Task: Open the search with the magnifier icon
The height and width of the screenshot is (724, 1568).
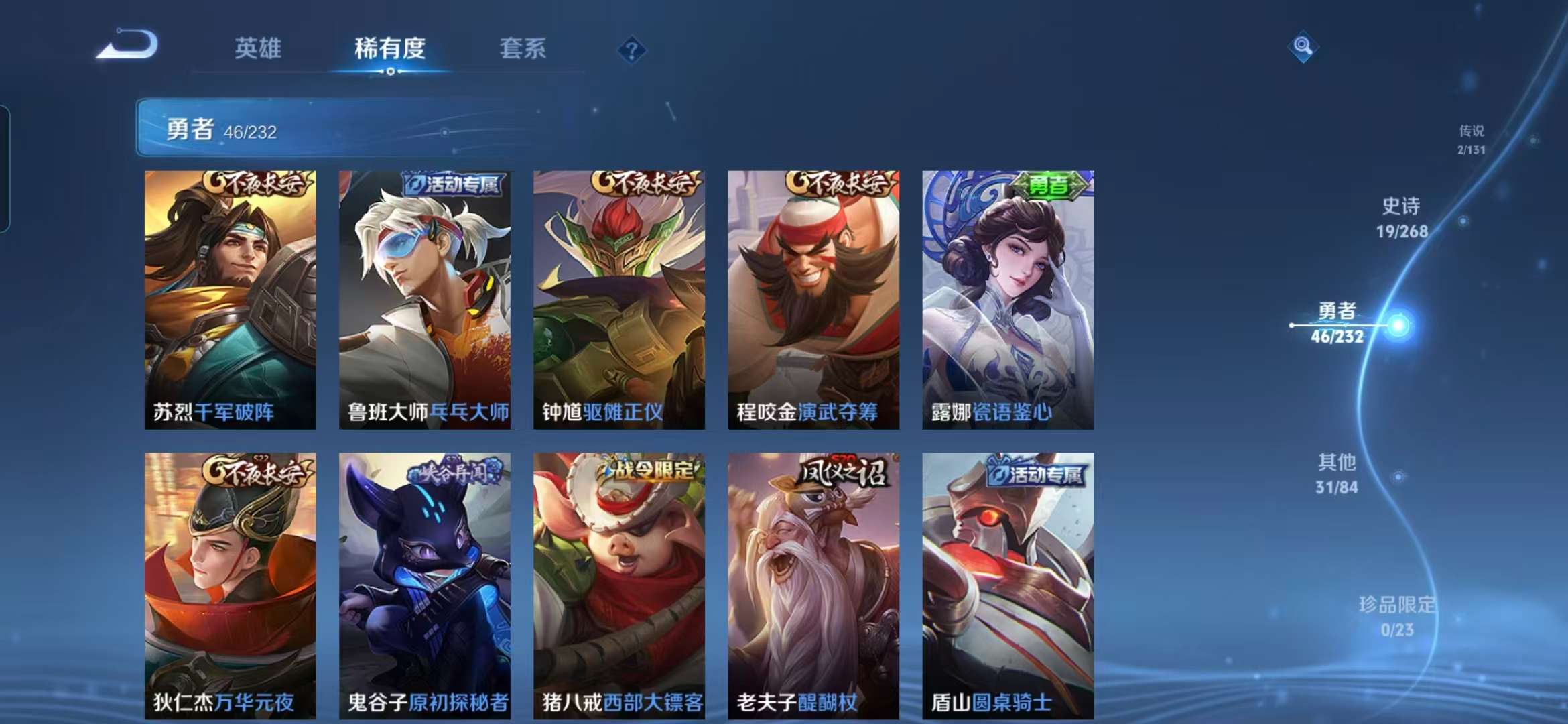Action: (x=1303, y=48)
